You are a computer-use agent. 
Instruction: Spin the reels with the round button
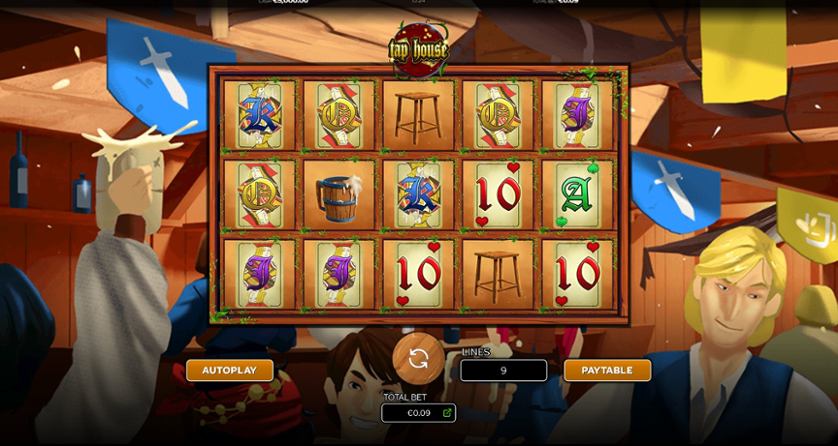tap(418, 358)
